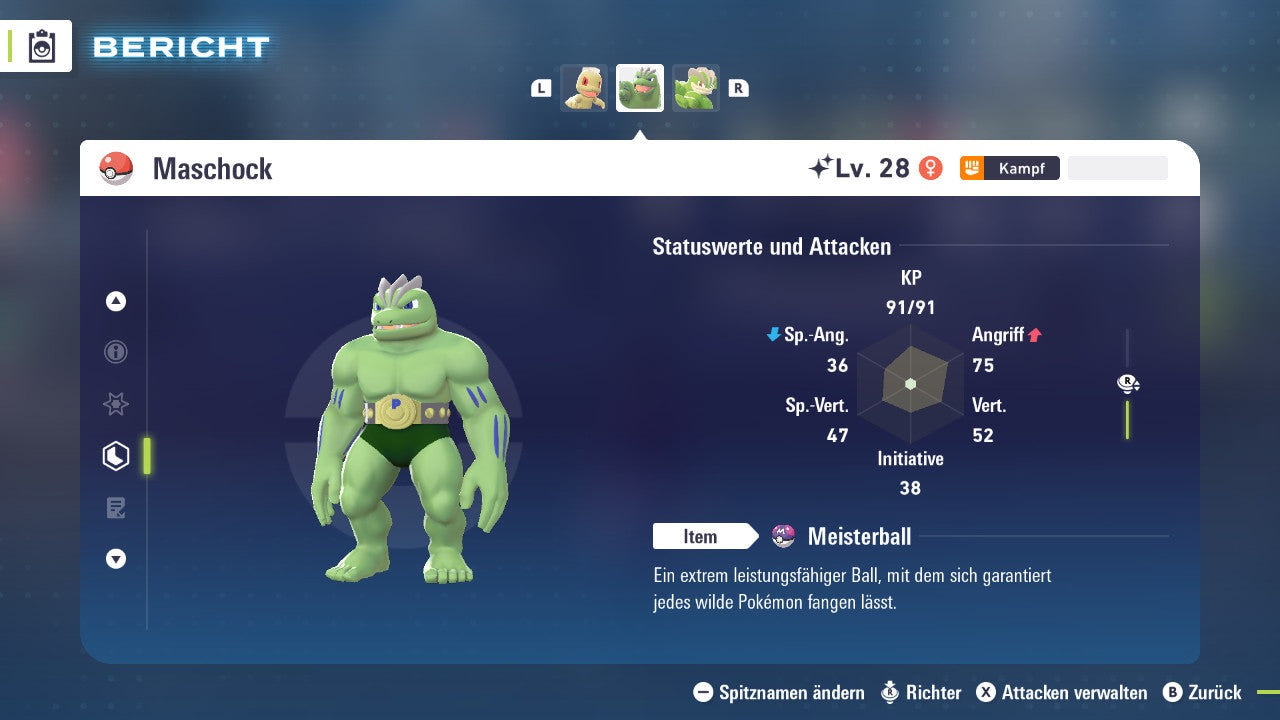Open Attacken verwalten

[x=1062, y=692]
